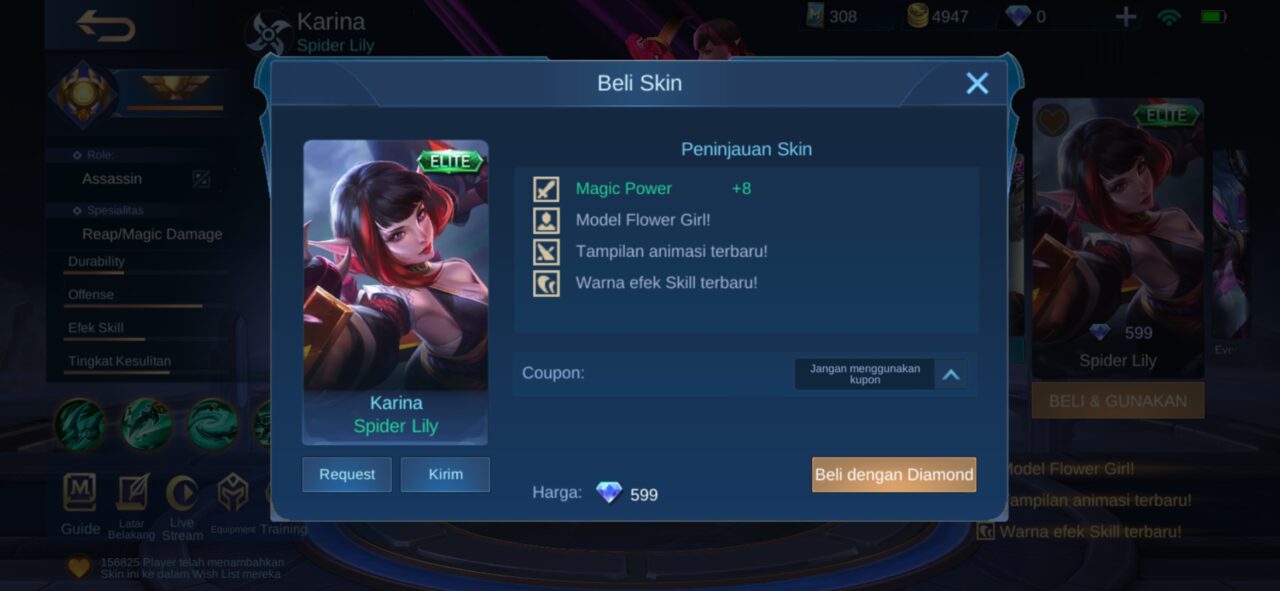Viewport: 1280px width, 591px height.
Task: Open the coupon dropdown selector
Action: tap(951, 374)
